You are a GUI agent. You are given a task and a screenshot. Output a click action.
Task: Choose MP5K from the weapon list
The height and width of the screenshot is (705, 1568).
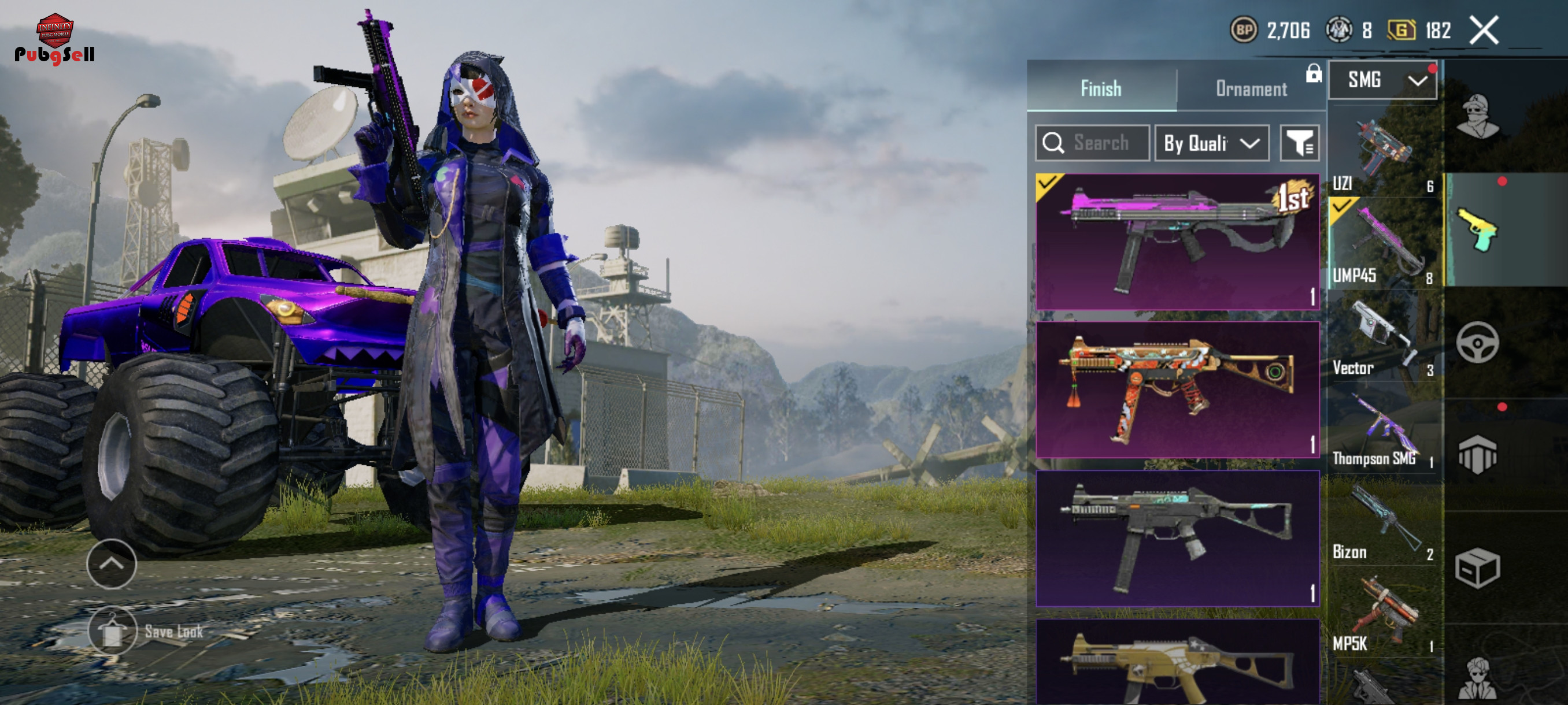tap(1383, 614)
